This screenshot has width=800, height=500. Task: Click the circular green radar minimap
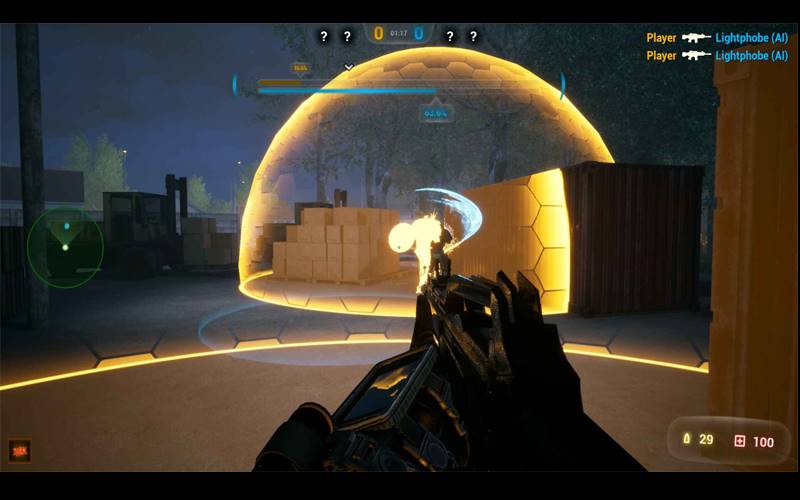tap(65, 247)
